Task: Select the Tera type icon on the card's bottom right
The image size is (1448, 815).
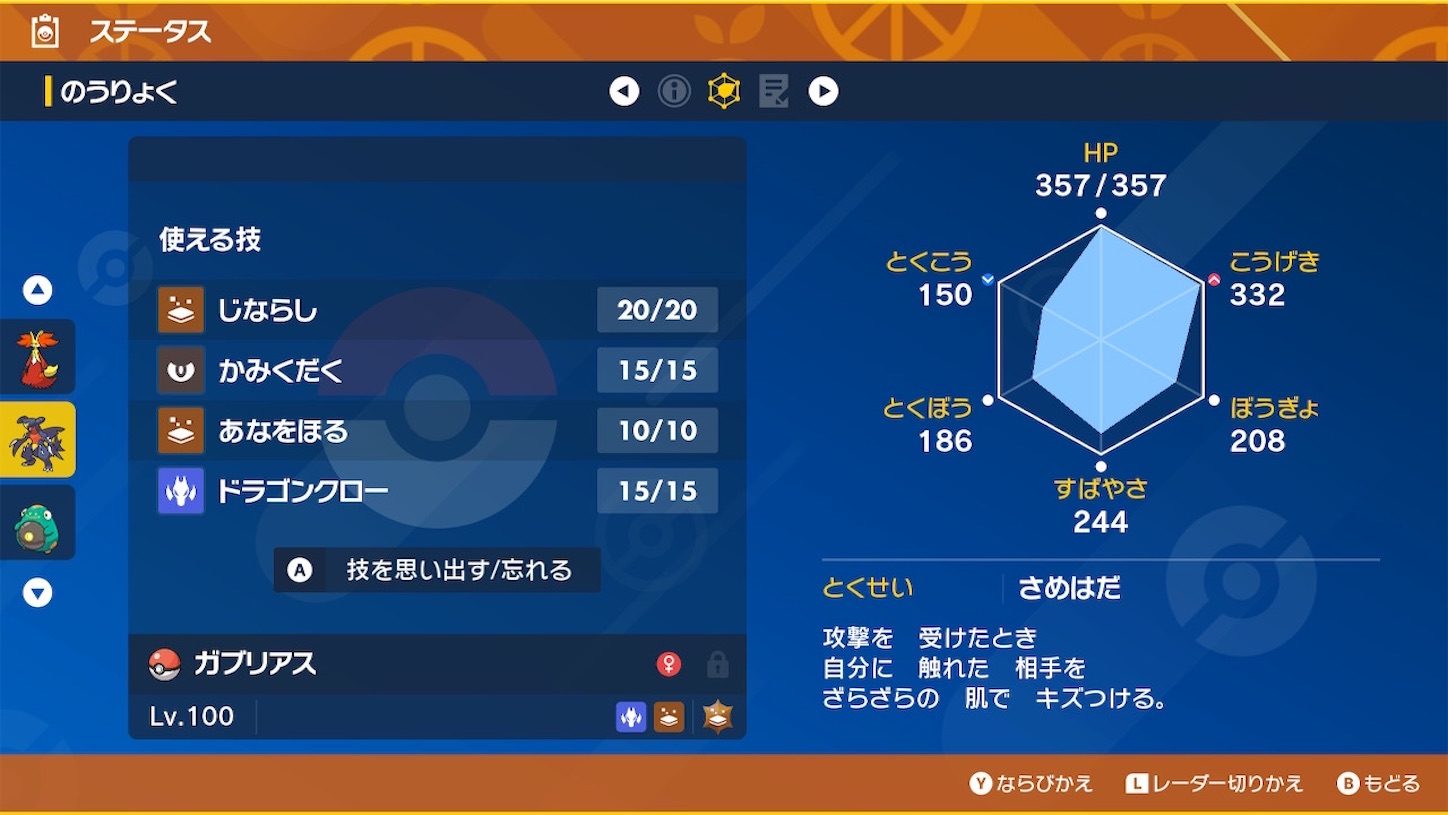Action: point(716,717)
